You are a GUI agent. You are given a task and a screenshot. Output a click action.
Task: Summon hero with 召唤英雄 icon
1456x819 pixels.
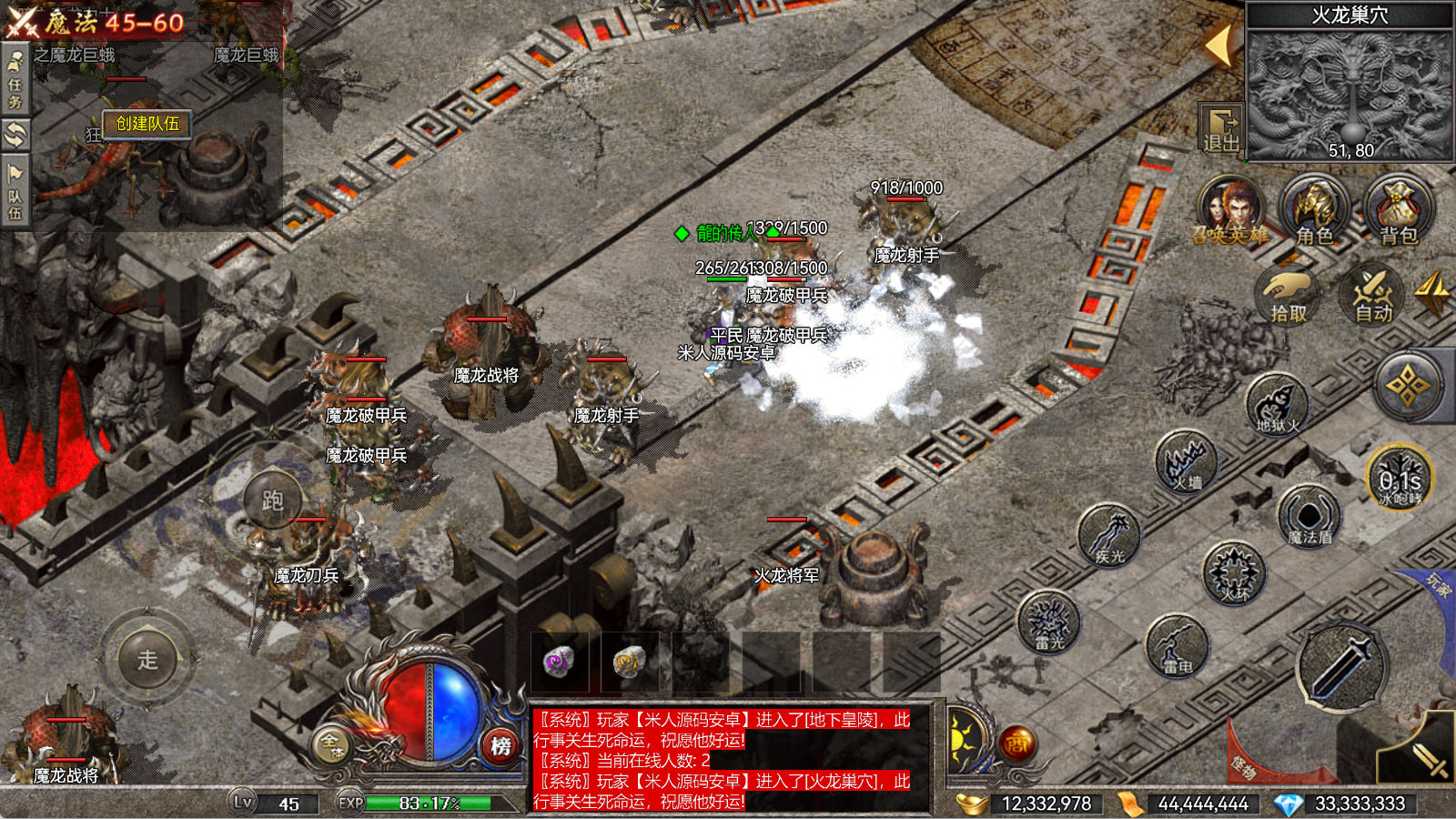1231,209
